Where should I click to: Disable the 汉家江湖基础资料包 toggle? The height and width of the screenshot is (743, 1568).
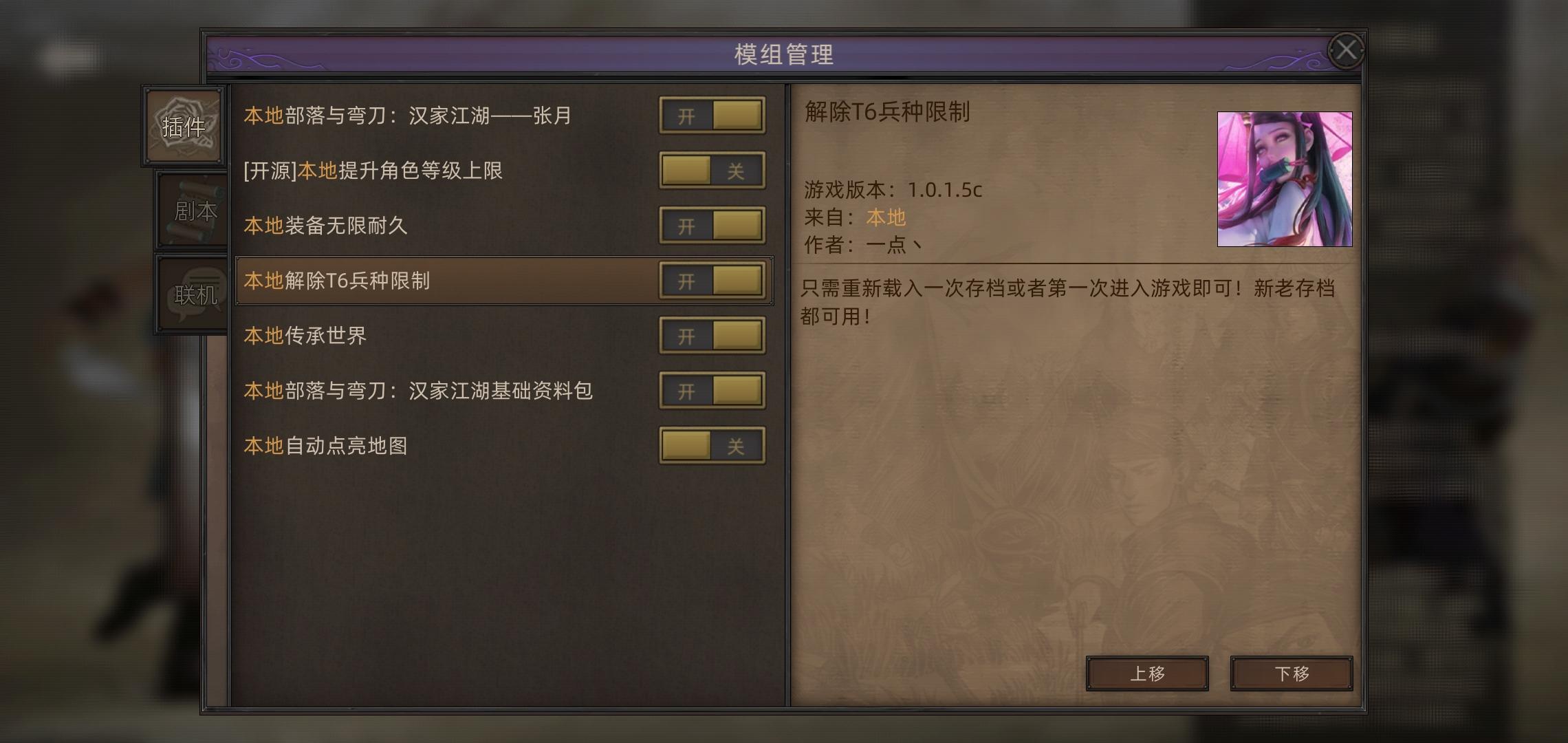coord(712,391)
